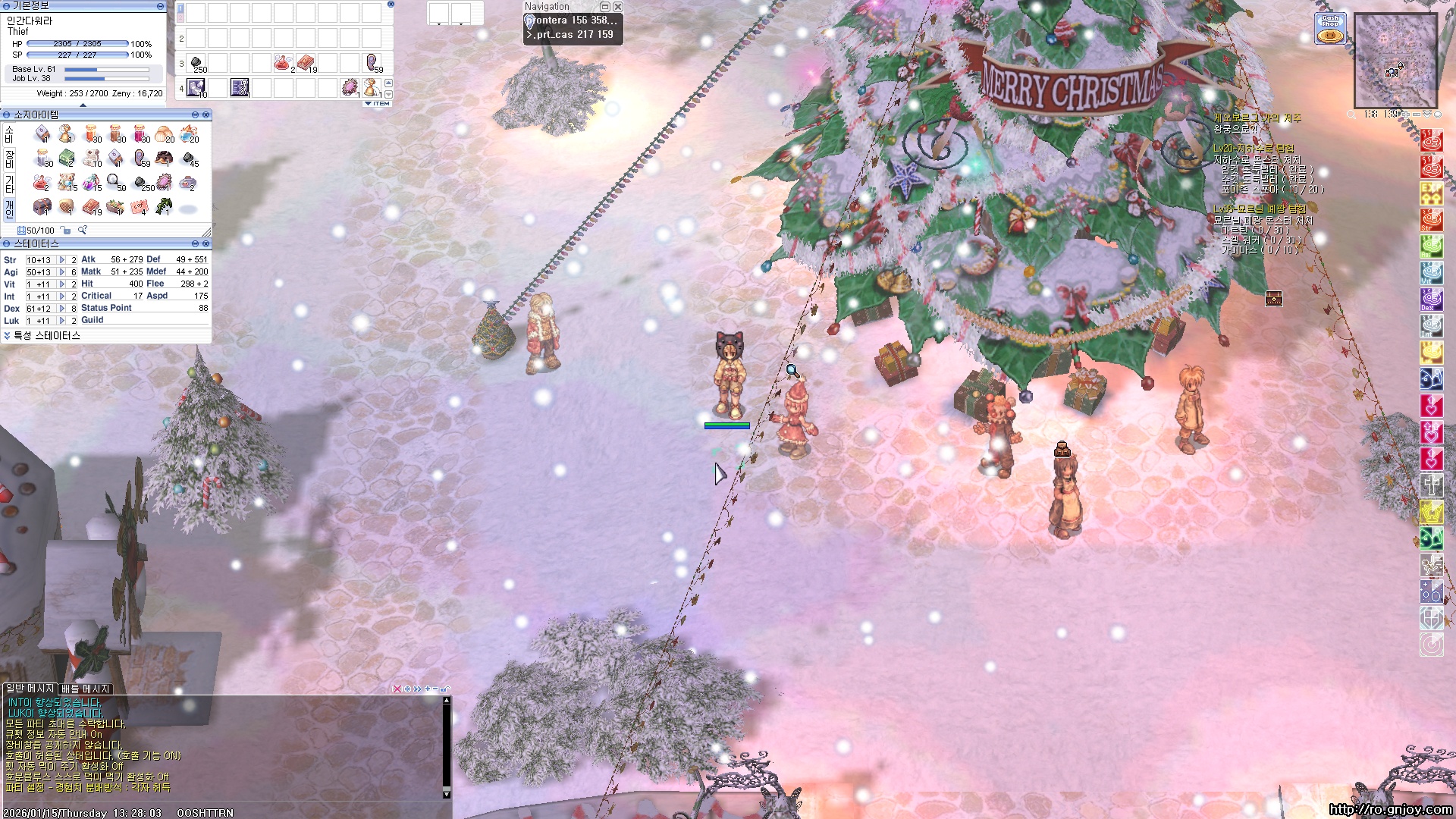The height and width of the screenshot is (819, 1456).
Task: Click the EXP boost buff icon
Action: click(1431, 193)
